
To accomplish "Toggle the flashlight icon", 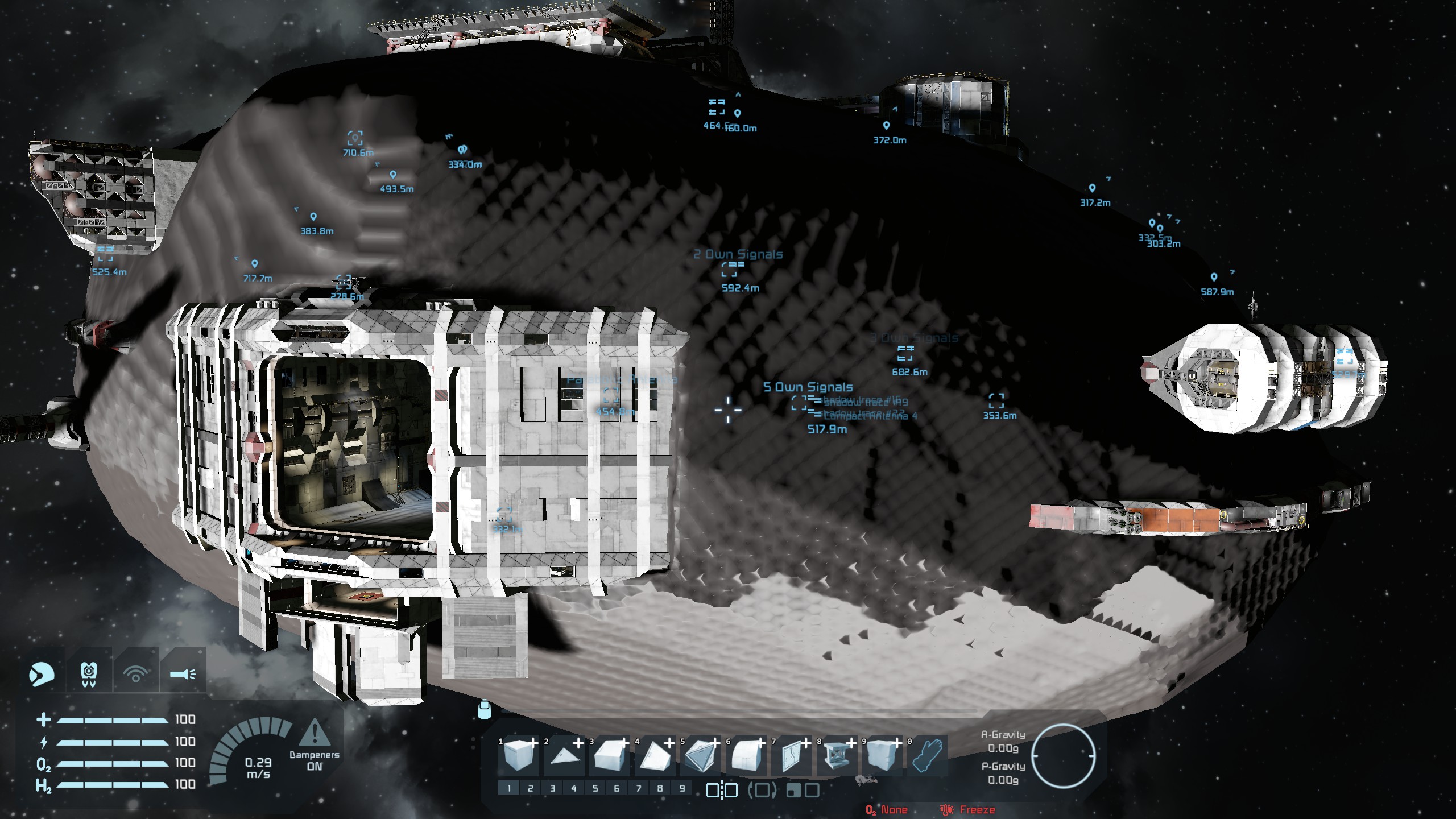I will pyautogui.click(x=183, y=675).
